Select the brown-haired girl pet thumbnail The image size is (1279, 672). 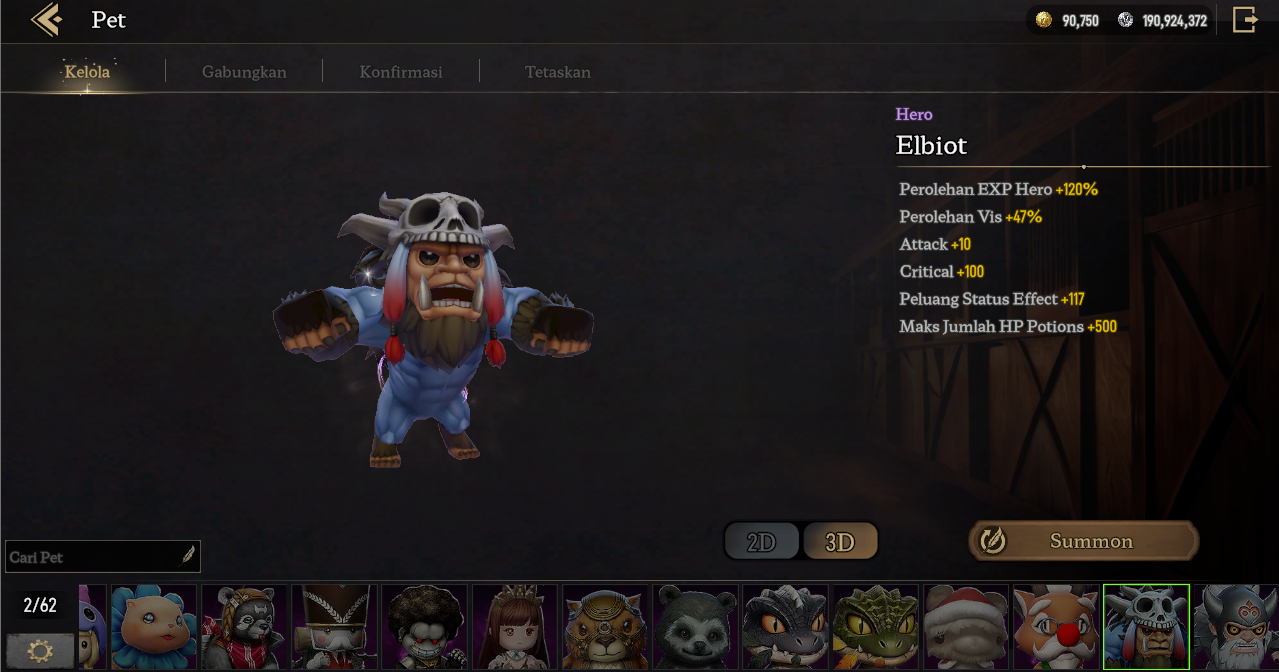click(514, 627)
